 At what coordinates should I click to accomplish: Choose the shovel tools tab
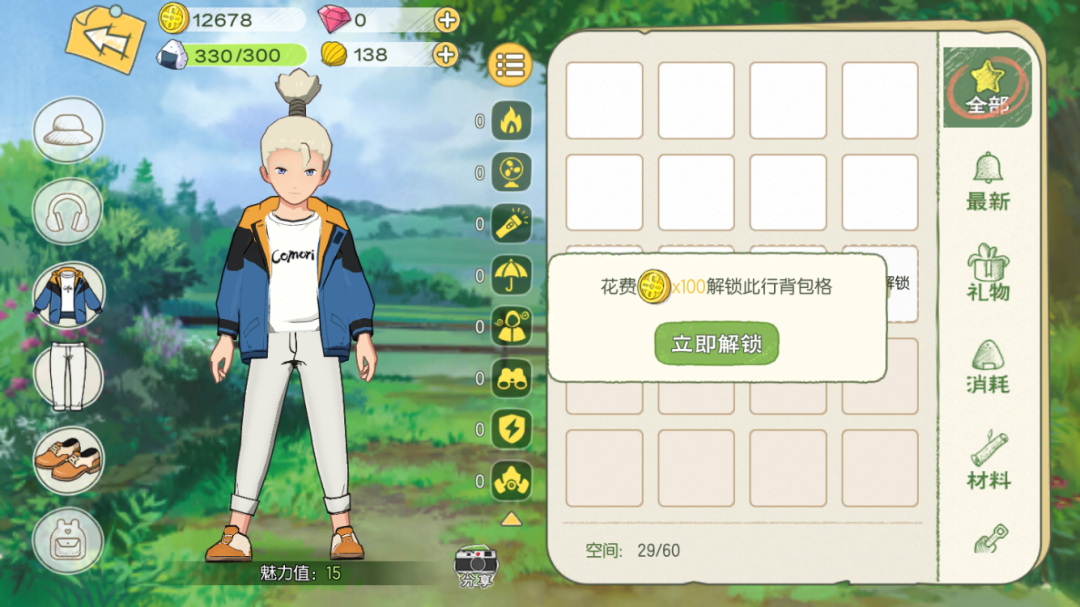point(990,540)
